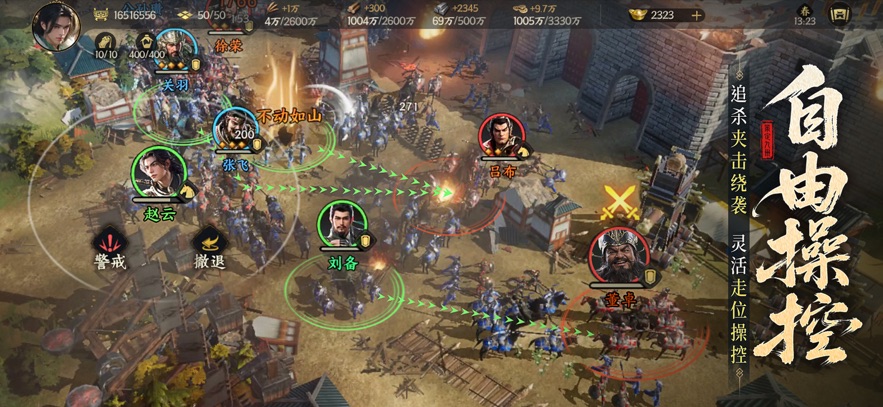Target the enemy 吕布 portrait
This screenshot has width=883, height=407.
[501, 137]
